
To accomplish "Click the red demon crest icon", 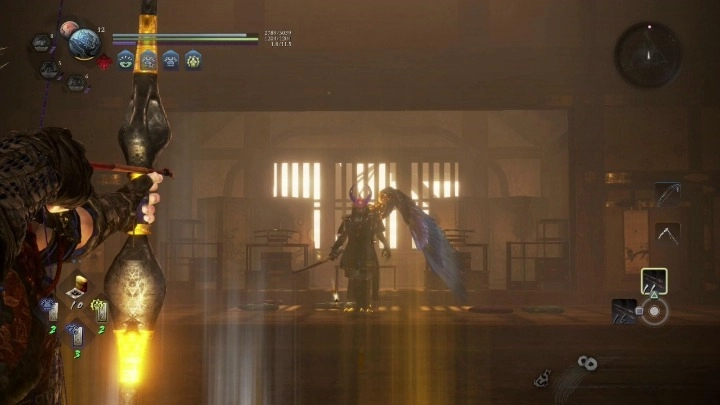I will (x=104, y=62).
